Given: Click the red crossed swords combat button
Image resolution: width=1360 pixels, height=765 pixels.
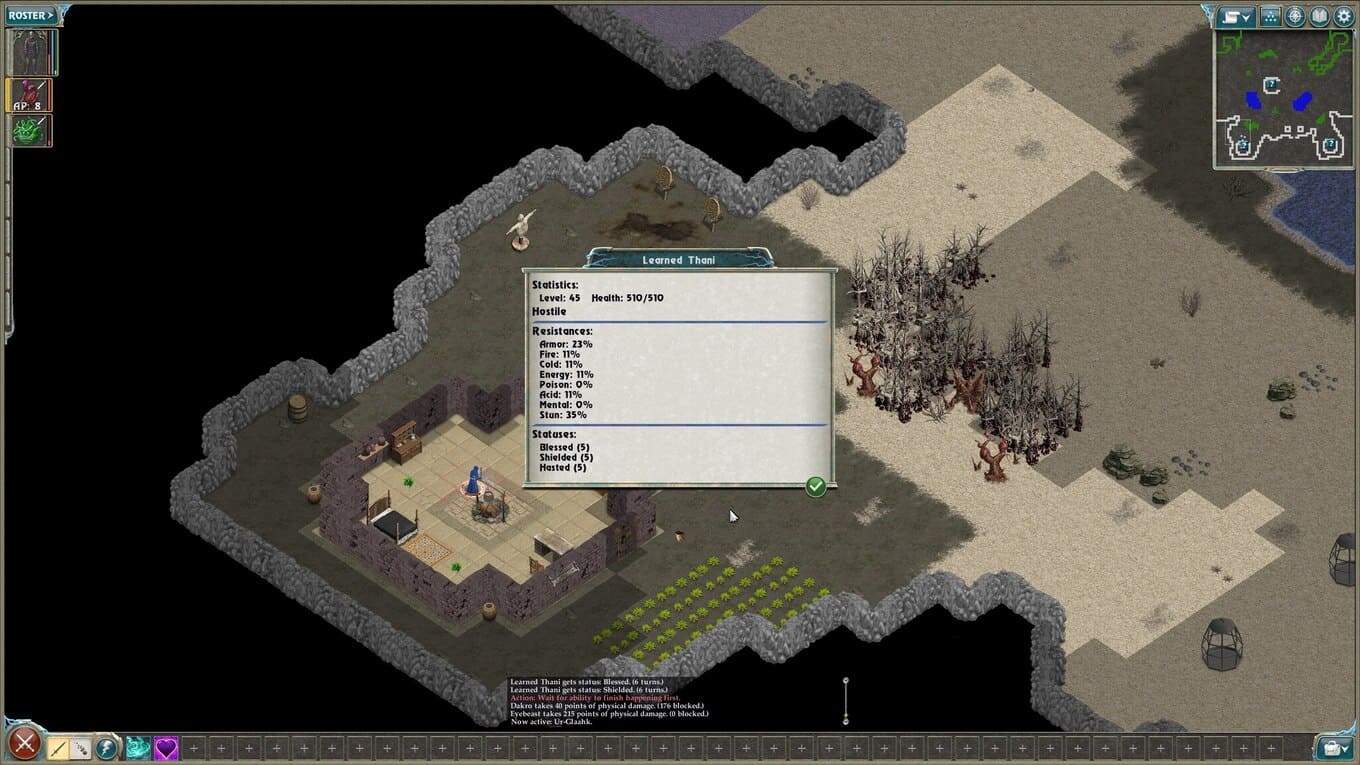Looking at the screenshot, I should click(25, 744).
